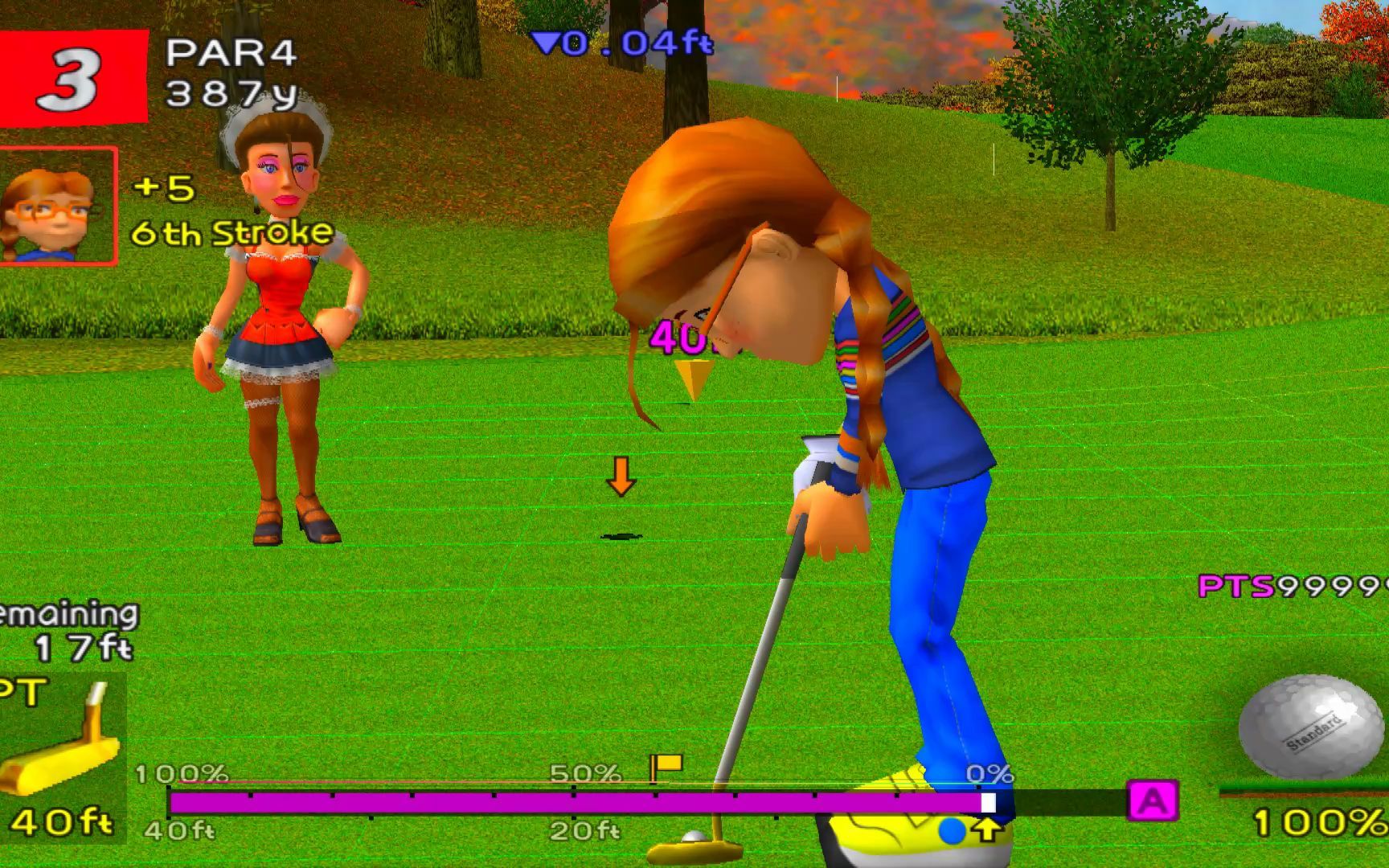Select the pink A box beside power meter
Screen dimensions: 1389x868
[1153, 800]
